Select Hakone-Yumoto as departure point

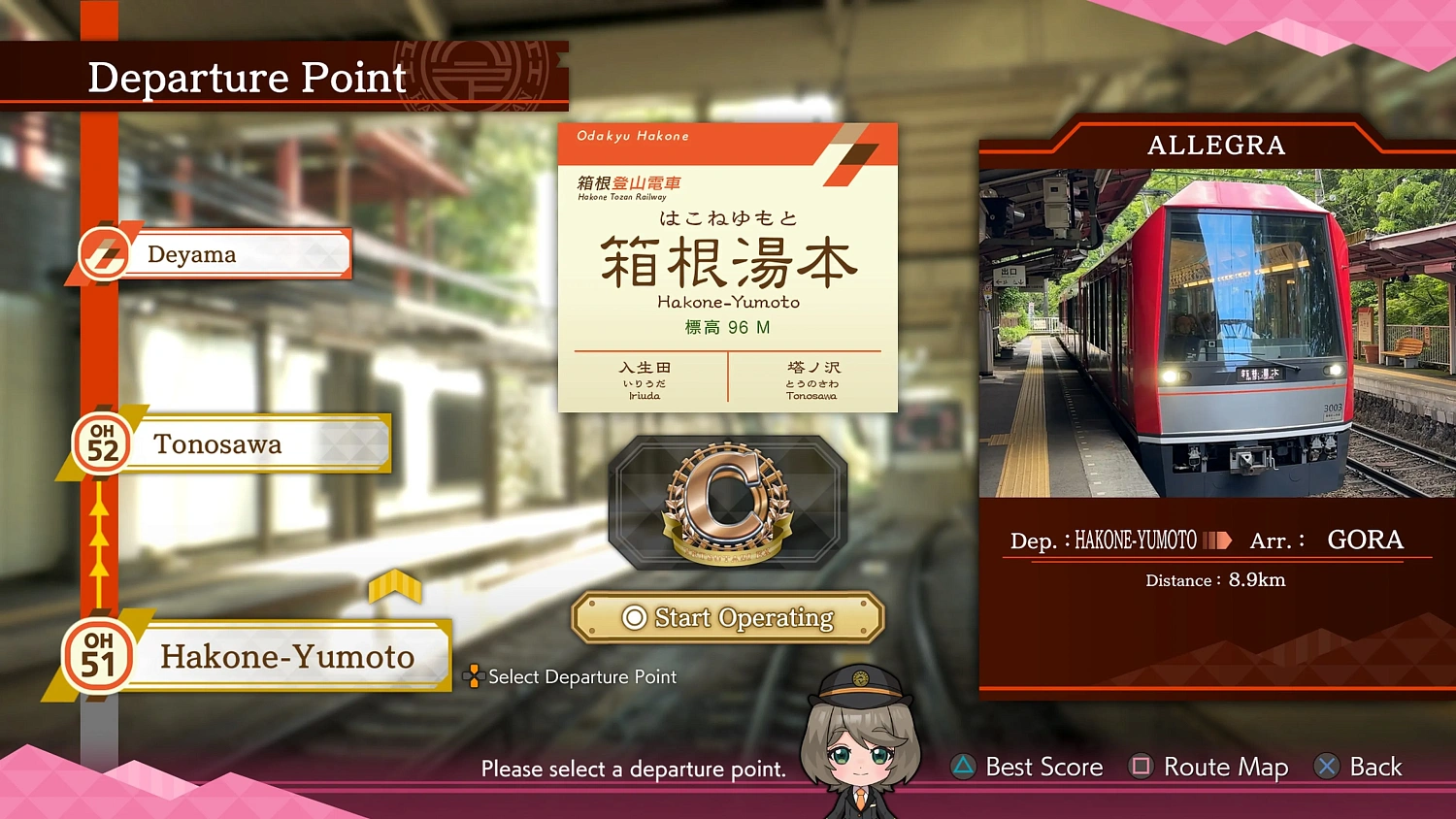pos(286,657)
